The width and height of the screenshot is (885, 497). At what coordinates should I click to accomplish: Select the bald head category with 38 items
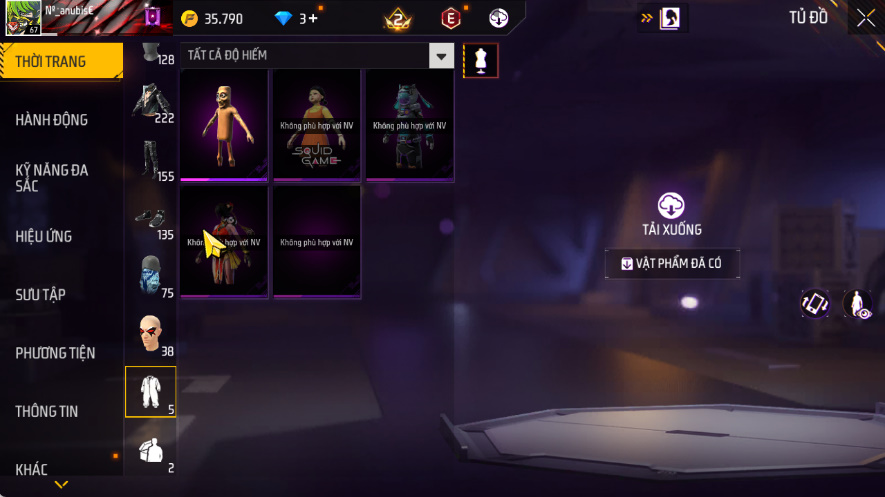[x=150, y=335]
